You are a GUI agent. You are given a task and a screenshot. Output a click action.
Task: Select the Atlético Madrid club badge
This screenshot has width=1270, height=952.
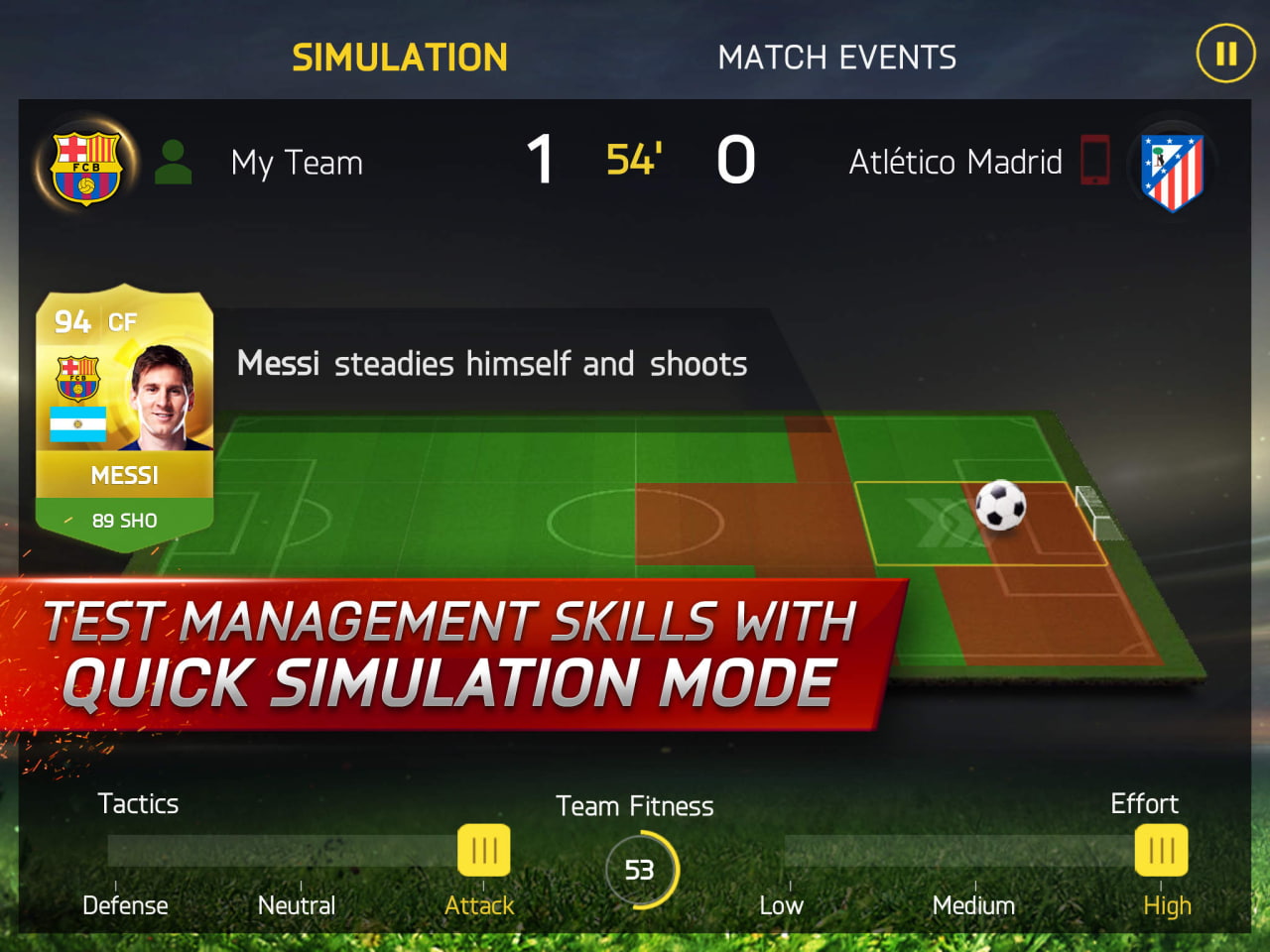[1171, 167]
